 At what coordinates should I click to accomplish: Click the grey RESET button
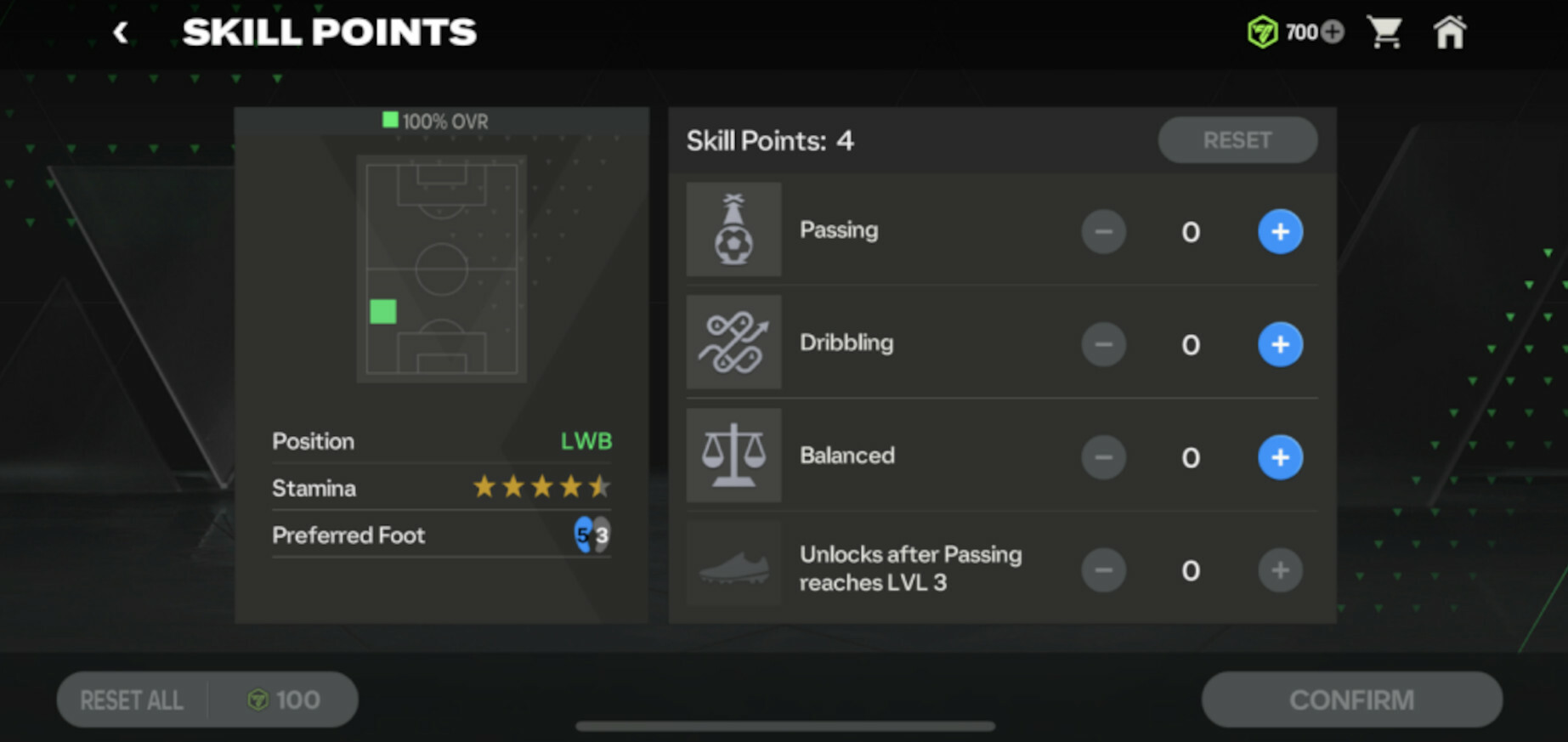pyautogui.click(x=1237, y=140)
